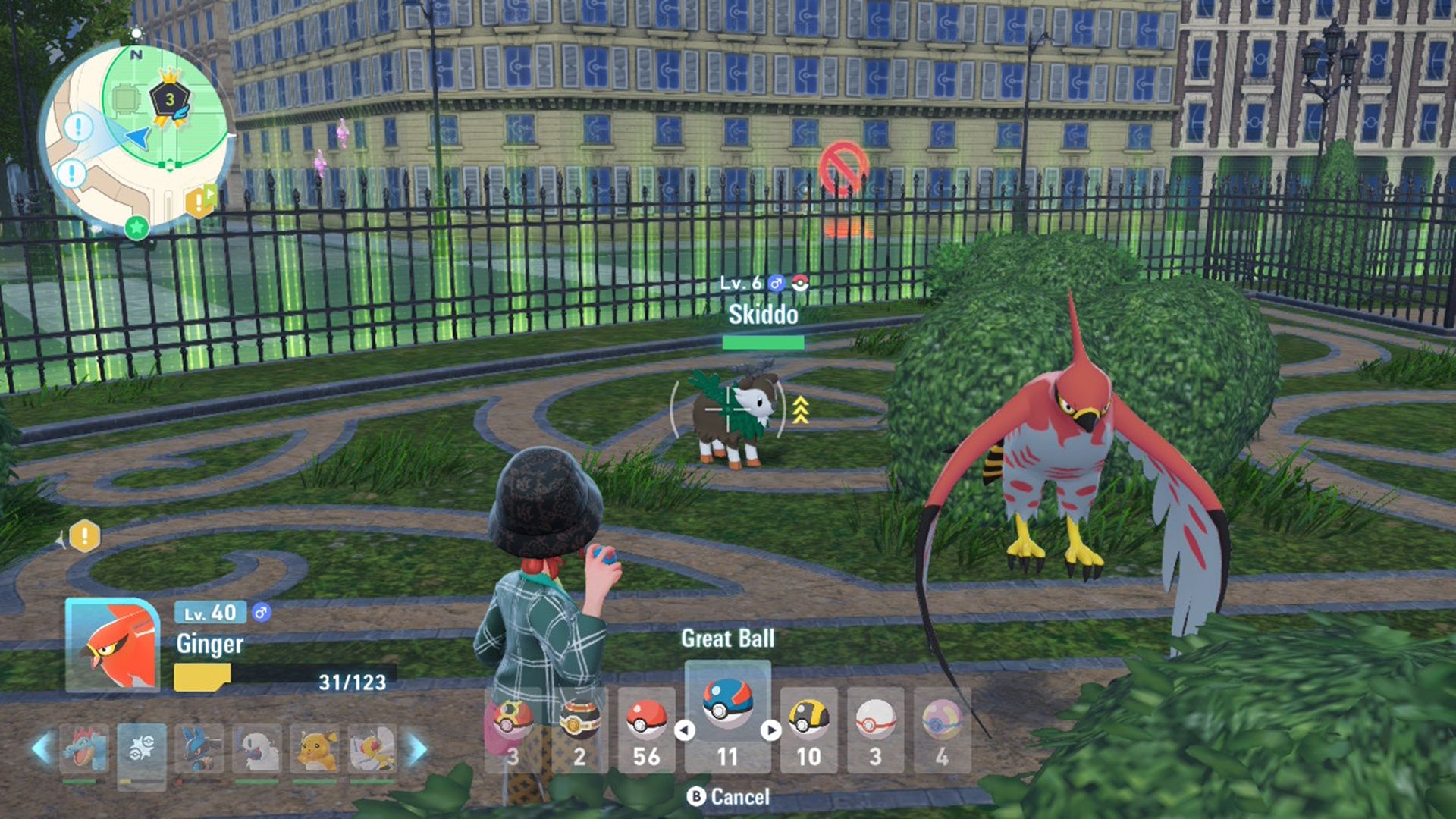Switch to Lucario in the party bar
This screenshot has width=1456, height=819.
[199, 750]
